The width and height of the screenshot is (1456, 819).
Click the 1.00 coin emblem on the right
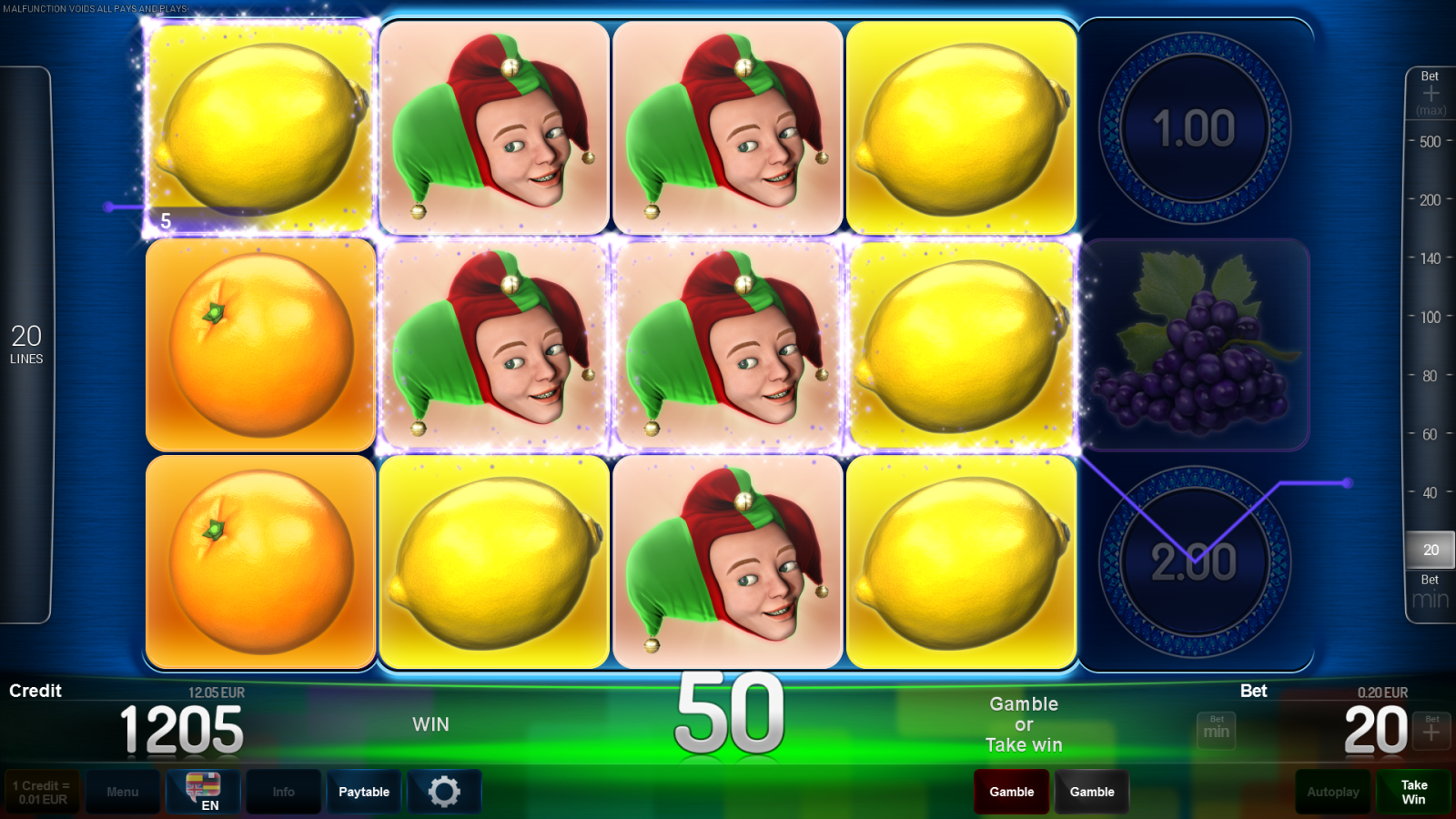click(x=1195, y=127)
